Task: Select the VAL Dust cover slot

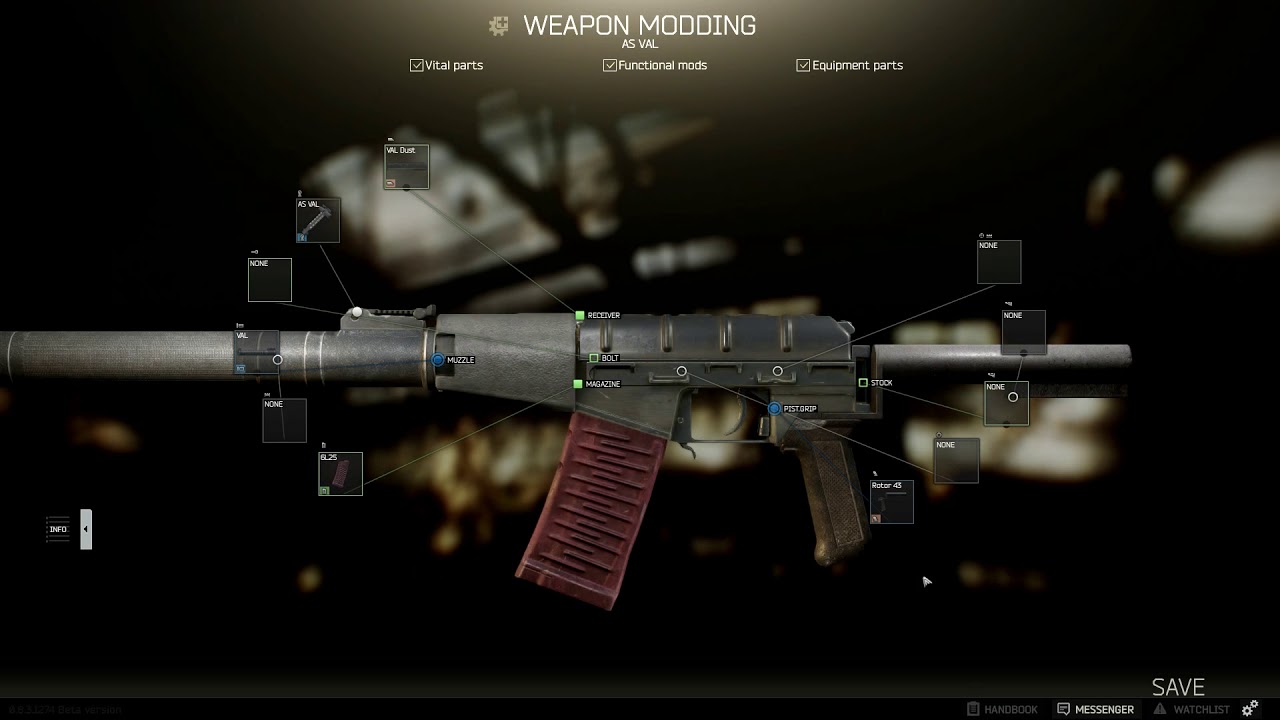Action: [x=406, y=167]
